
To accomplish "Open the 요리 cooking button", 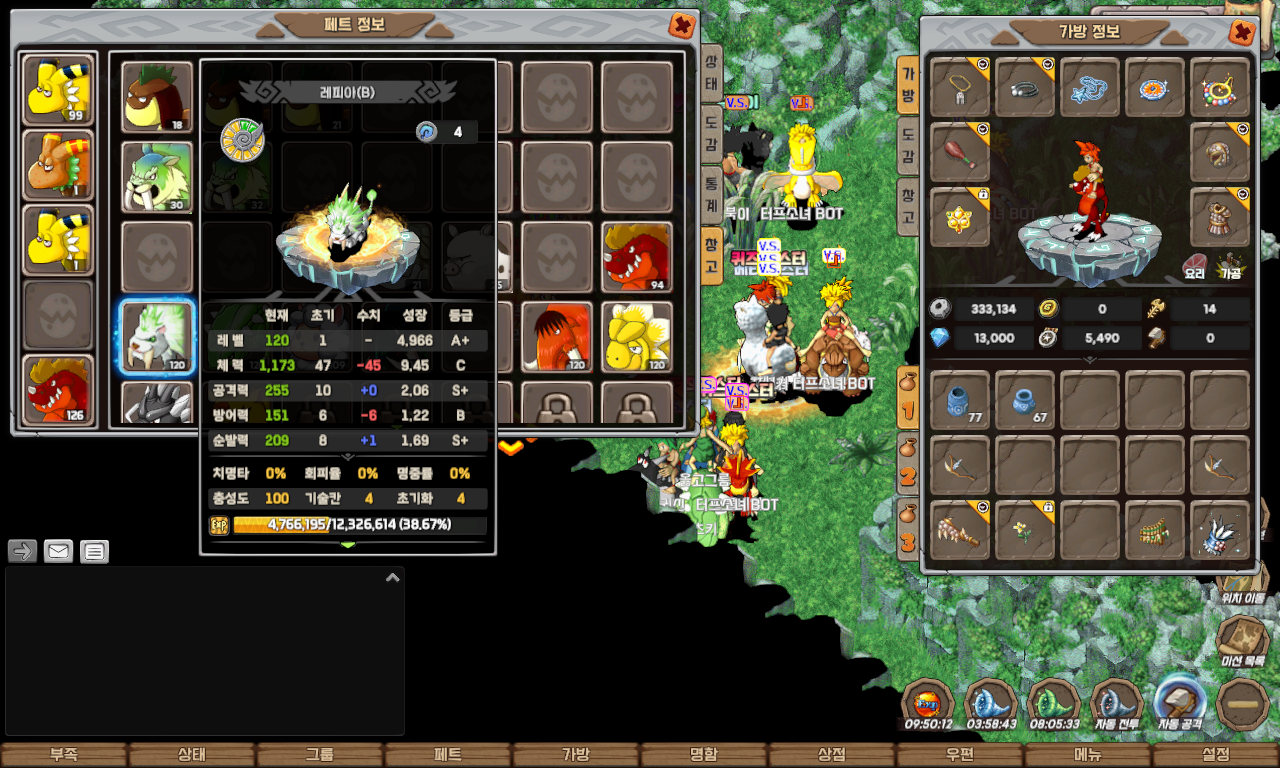I will 1194,265.
